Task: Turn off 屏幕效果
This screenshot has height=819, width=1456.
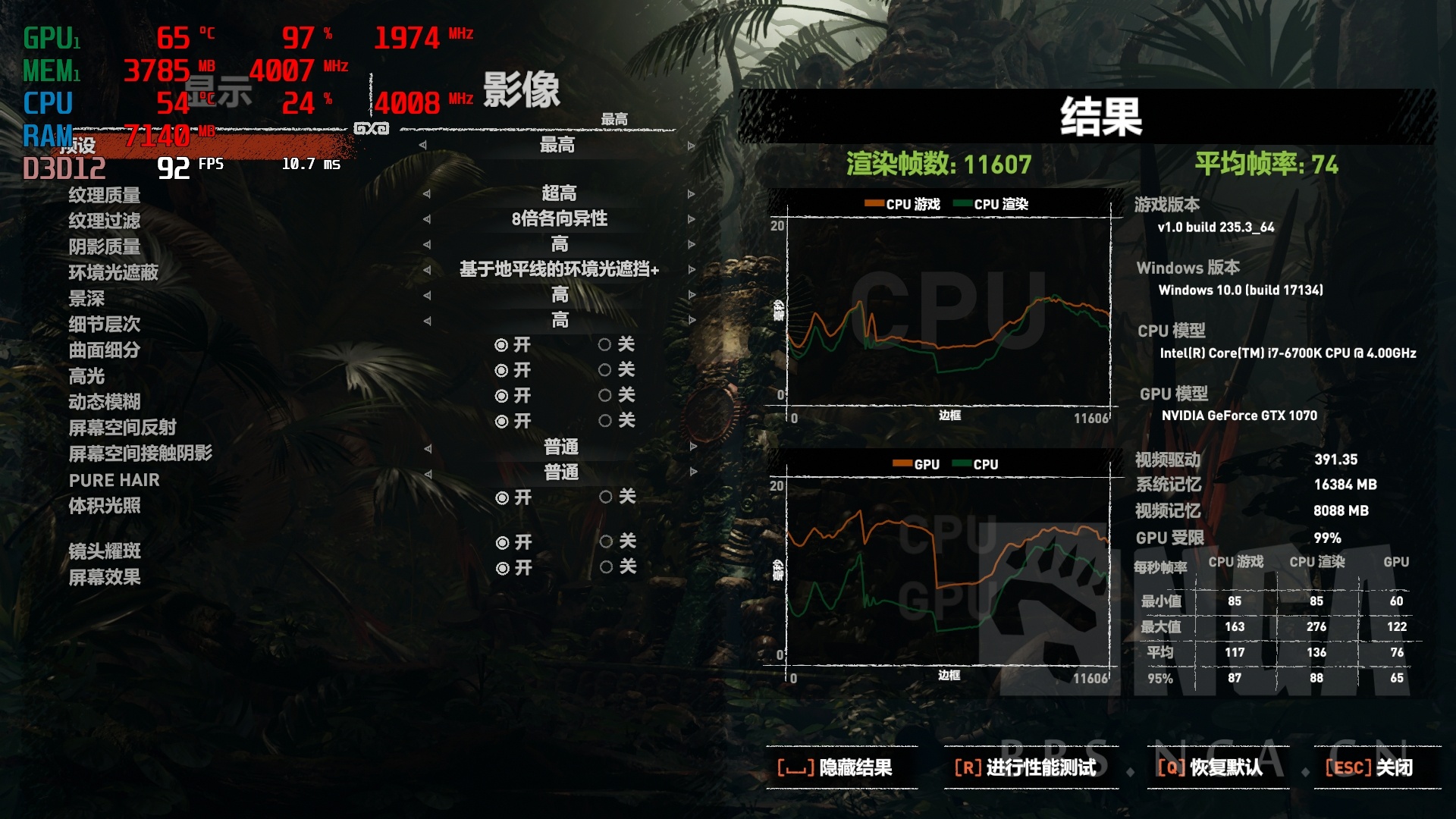Action: point(604,569)
